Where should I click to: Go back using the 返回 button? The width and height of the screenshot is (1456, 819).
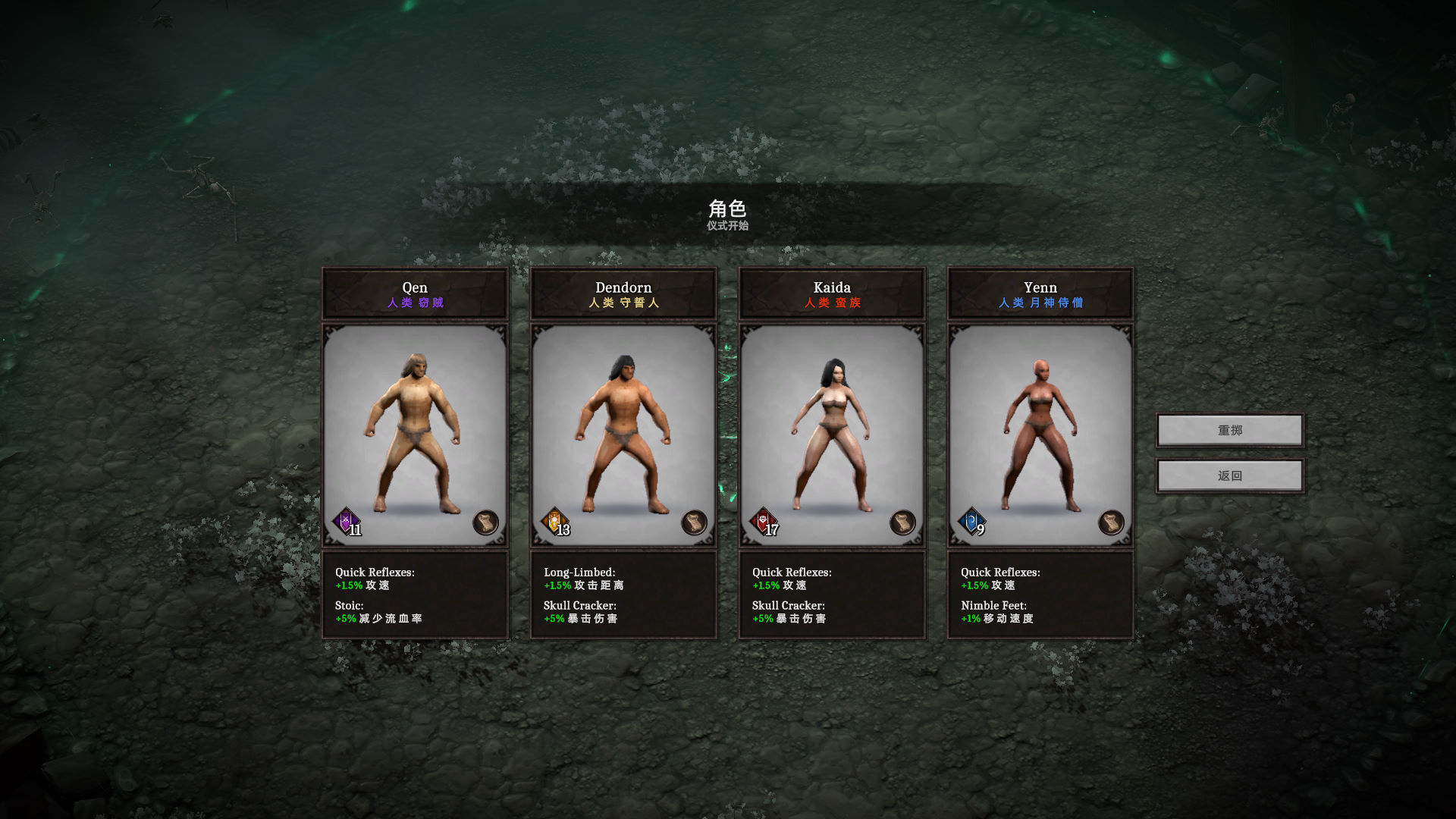[x=1229, y=476]
